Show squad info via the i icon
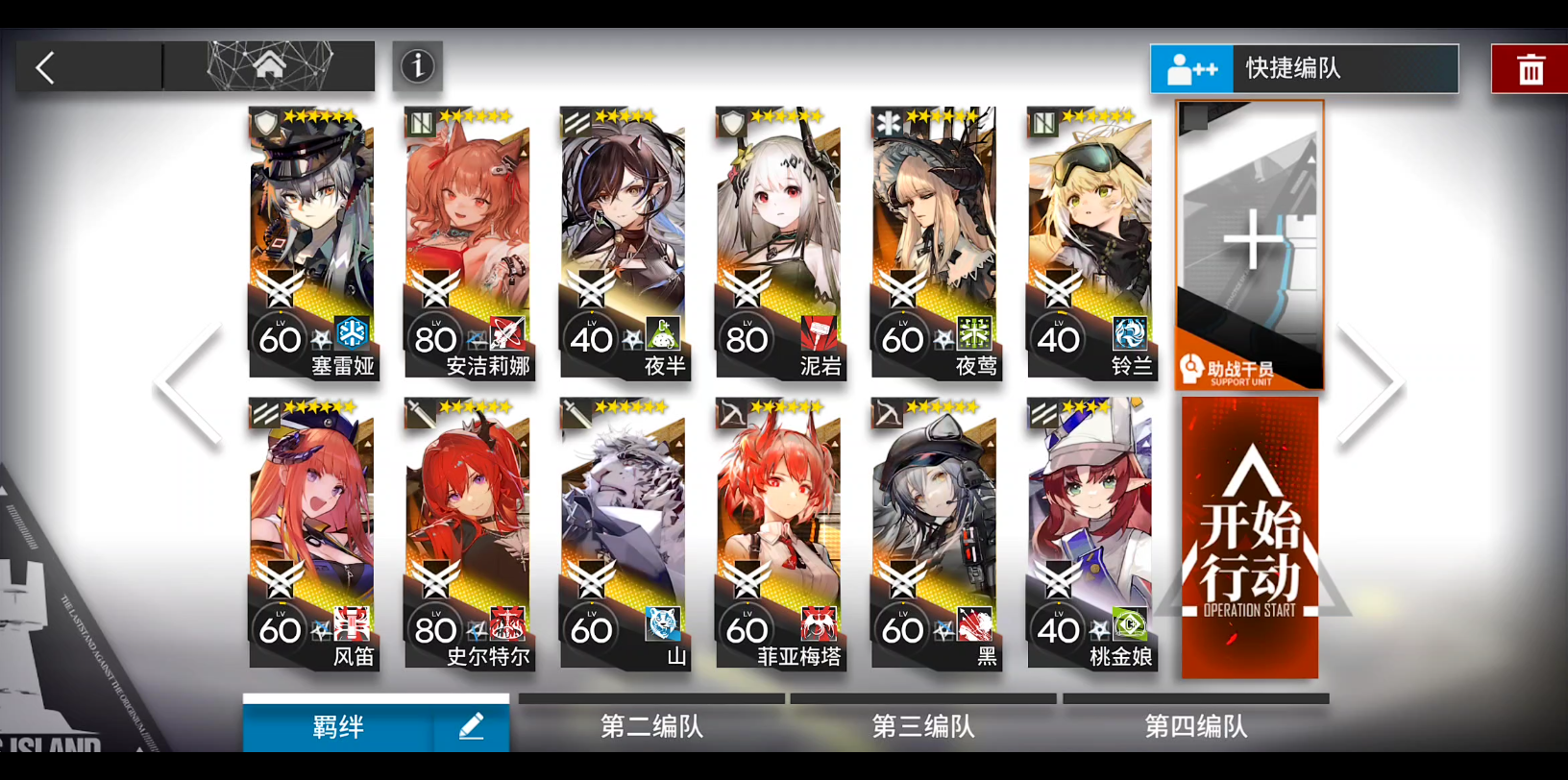 [417, 66]
